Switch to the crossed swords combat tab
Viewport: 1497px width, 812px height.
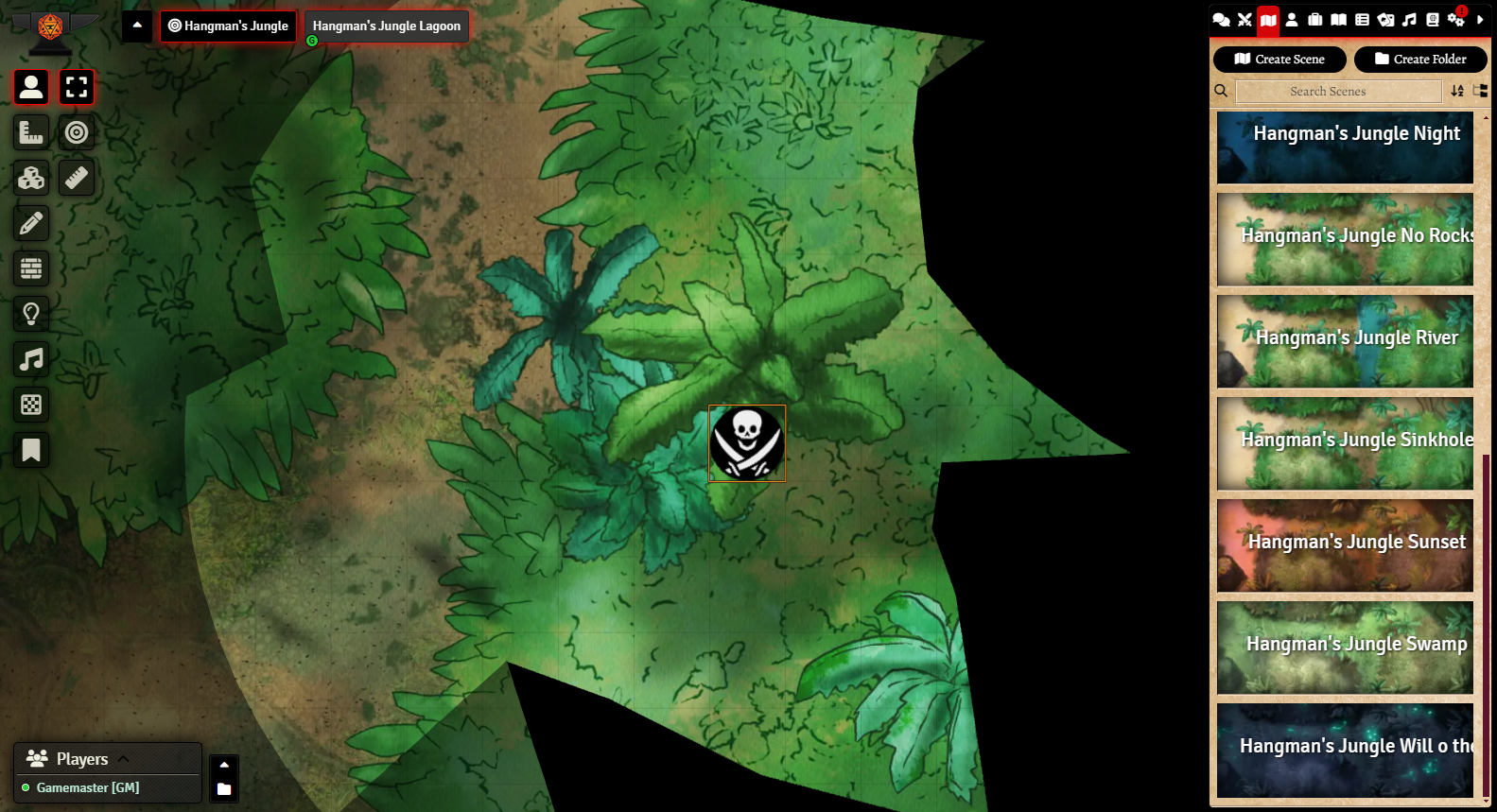tap(1245, 20)
